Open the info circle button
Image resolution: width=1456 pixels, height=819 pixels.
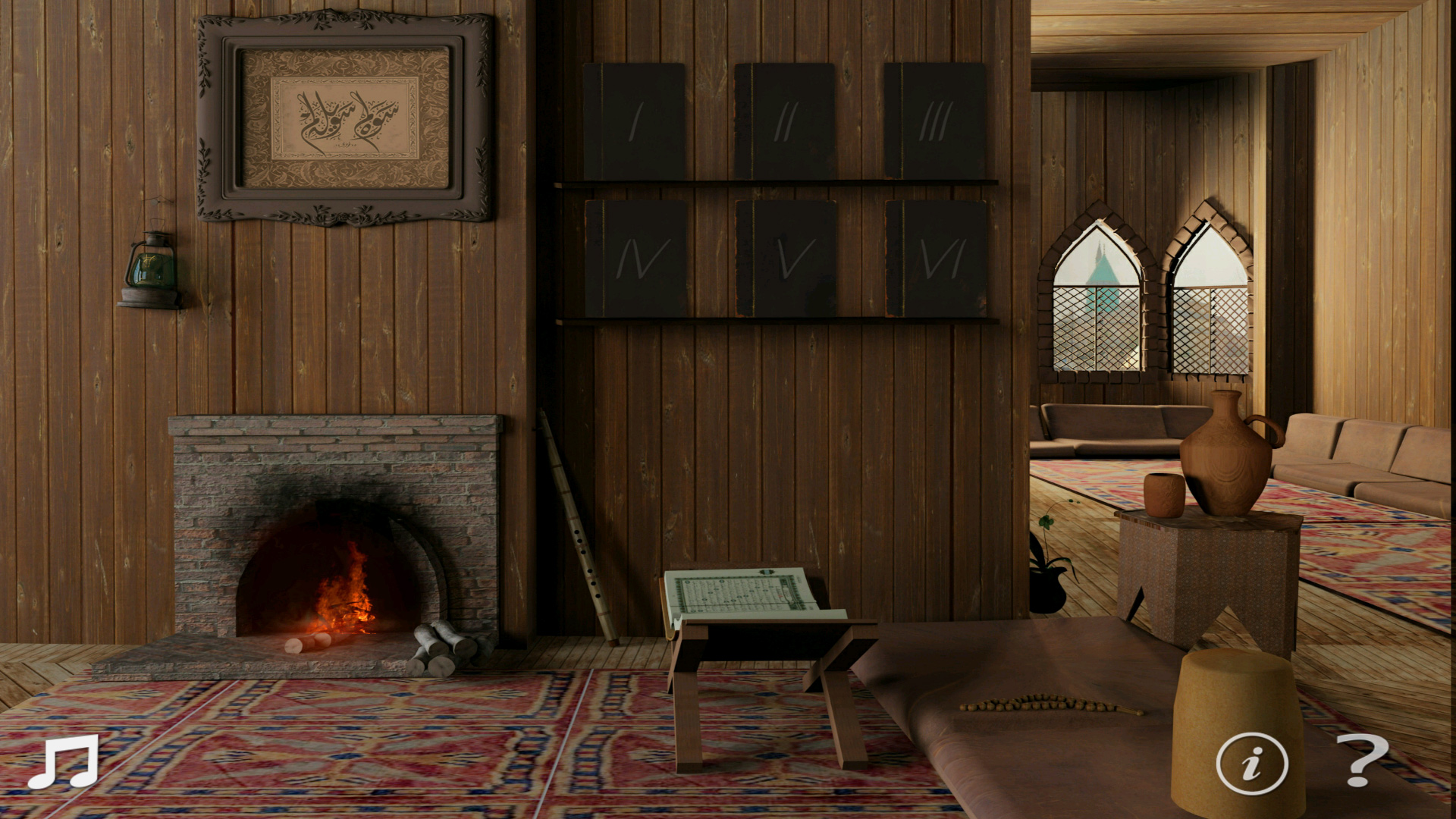(1251, 763)
